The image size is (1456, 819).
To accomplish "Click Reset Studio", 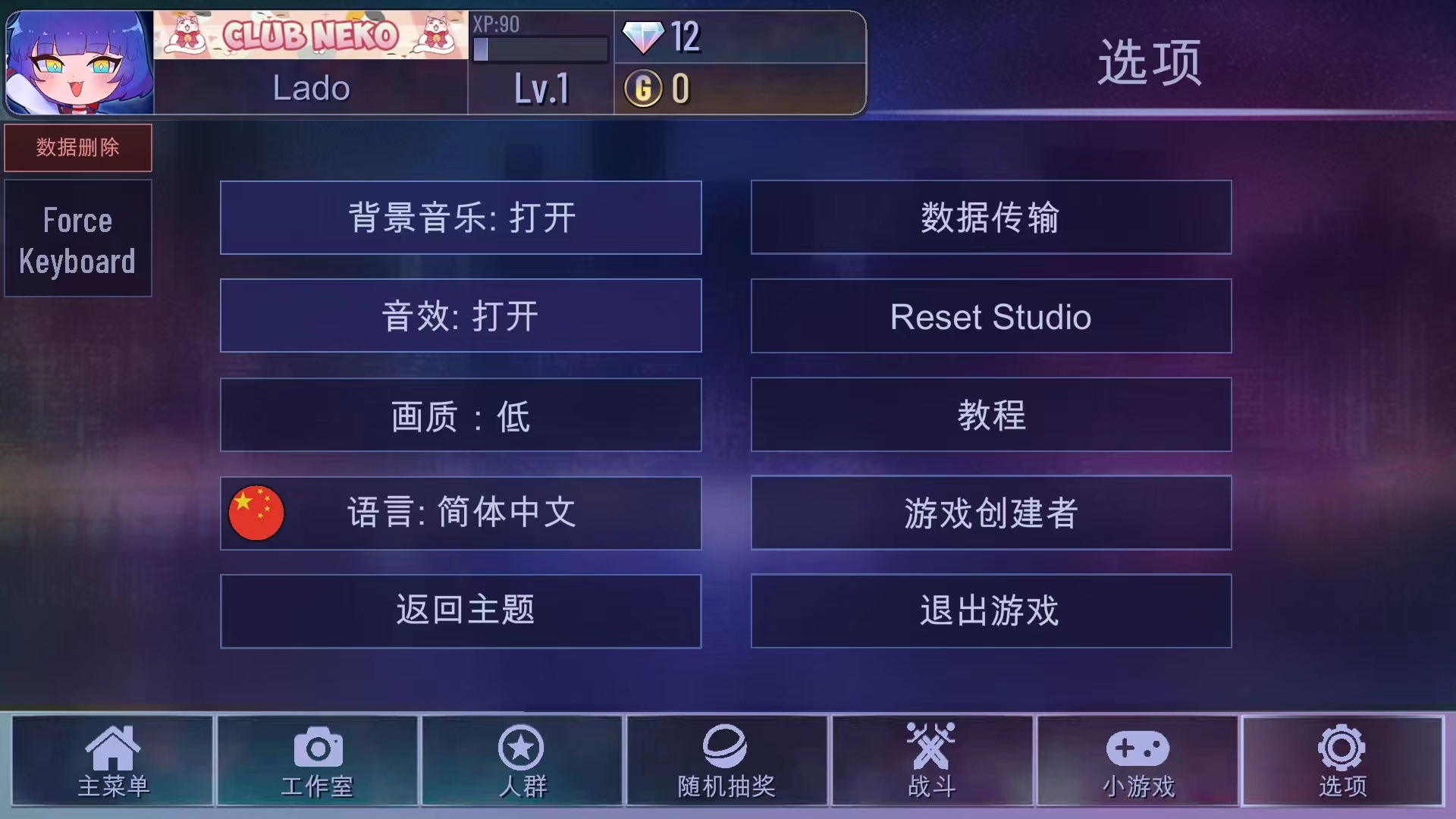I will (990, 316).
